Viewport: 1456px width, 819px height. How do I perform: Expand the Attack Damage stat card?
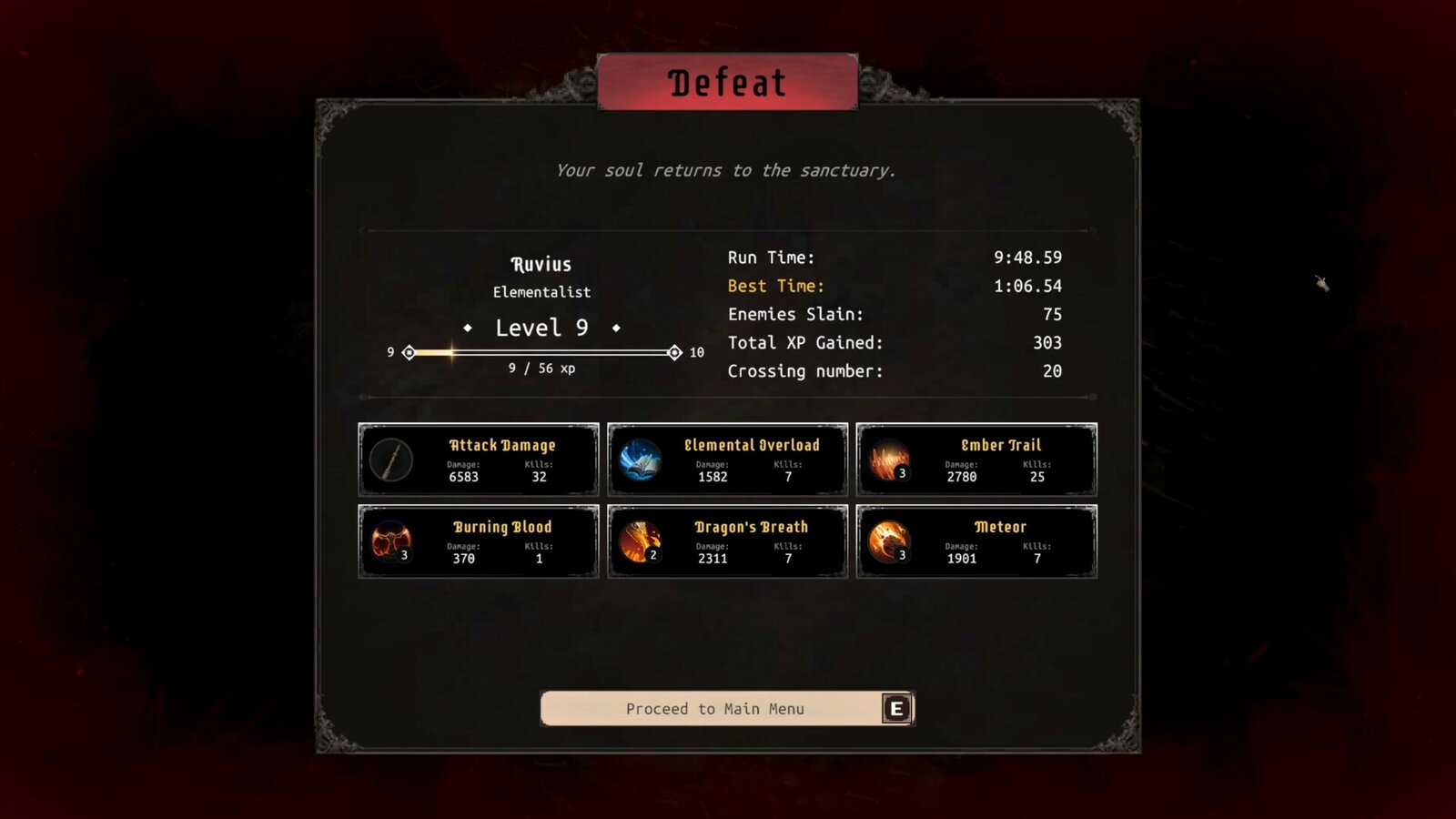[479, 459]
